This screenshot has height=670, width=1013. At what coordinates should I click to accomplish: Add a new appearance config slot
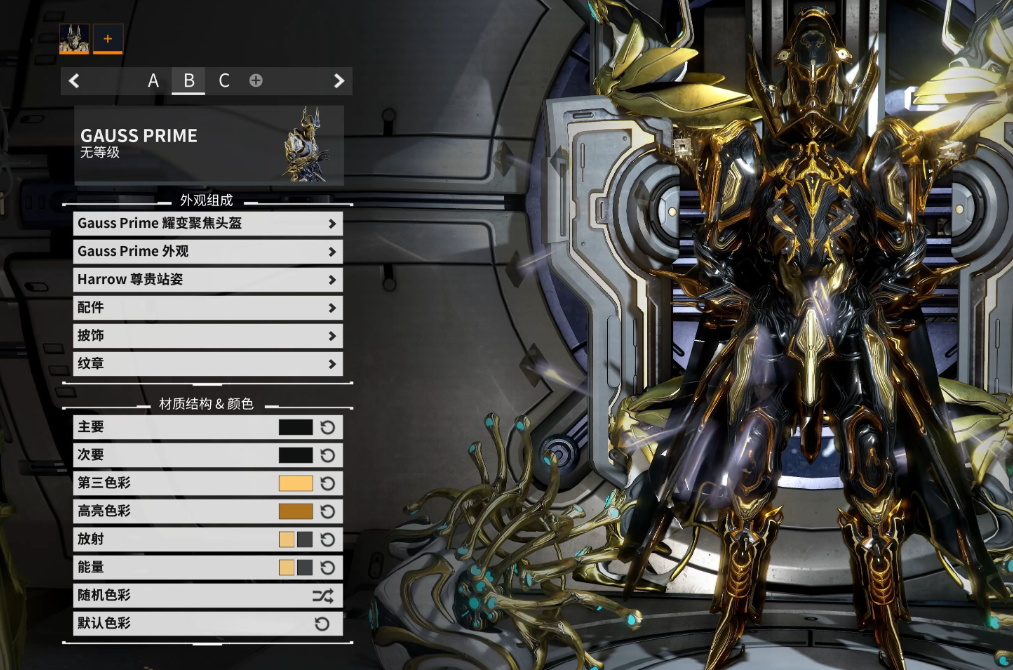(256, 81)
